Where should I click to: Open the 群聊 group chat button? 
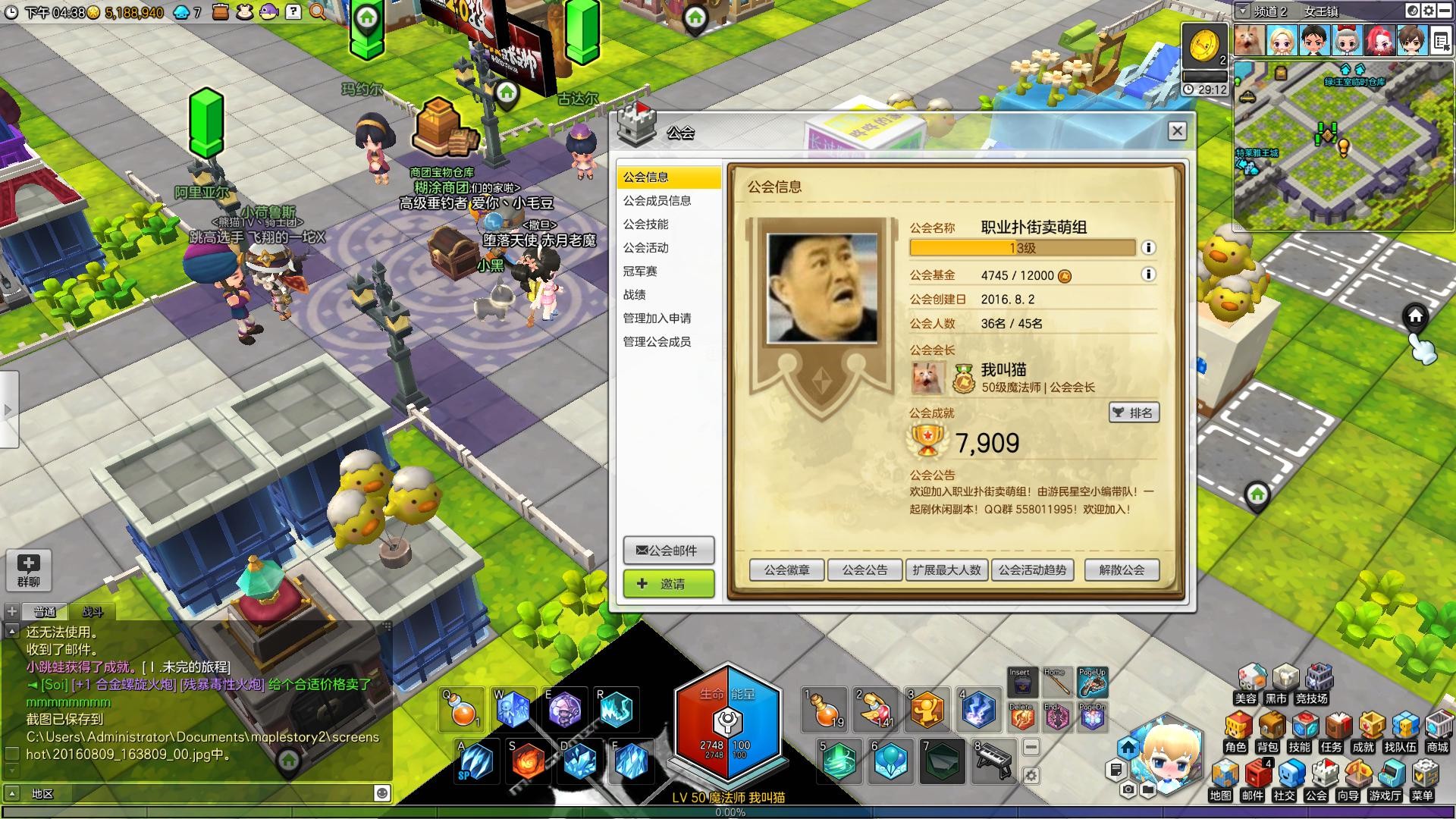tap(29, 570)
